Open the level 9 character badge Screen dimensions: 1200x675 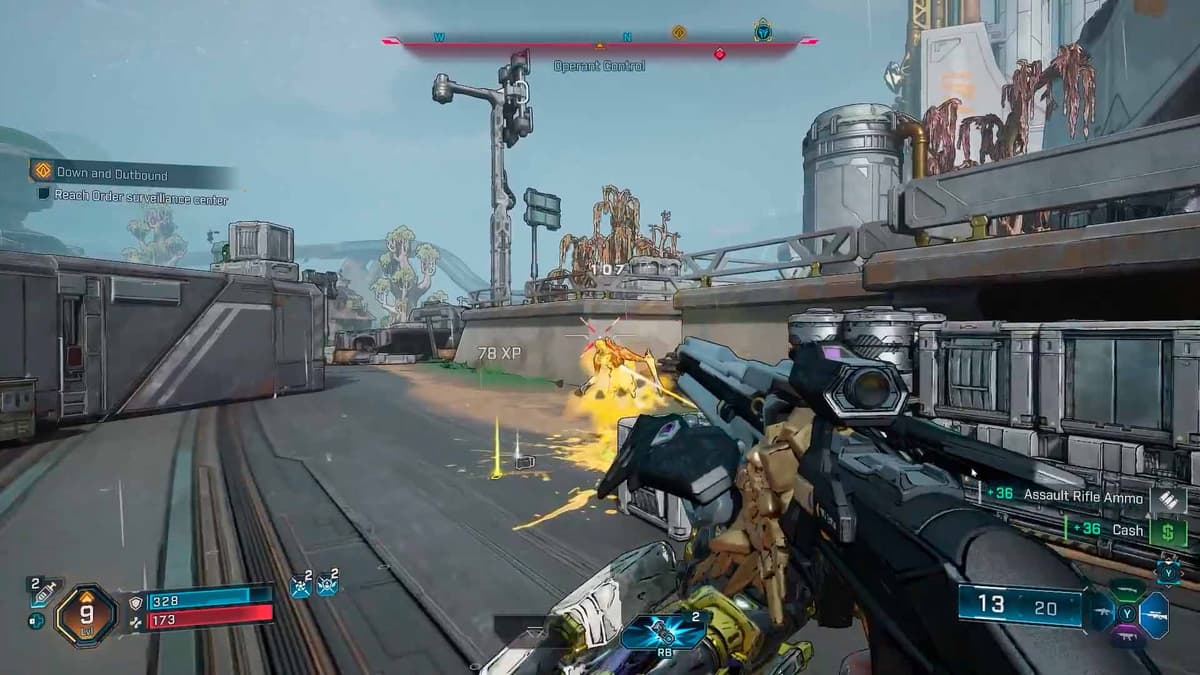[x=86, y=614]
